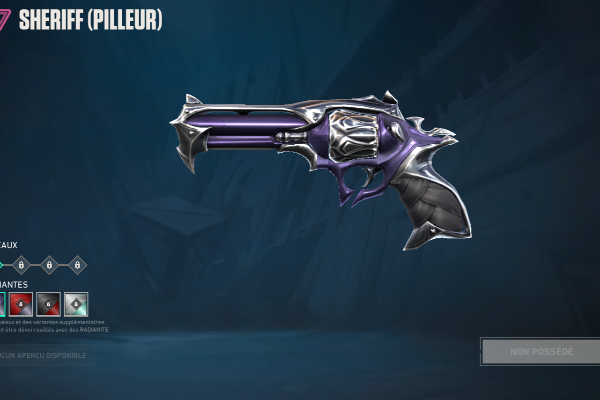
Task: Pick the white and teal locked variant
Action: [76, 304]
